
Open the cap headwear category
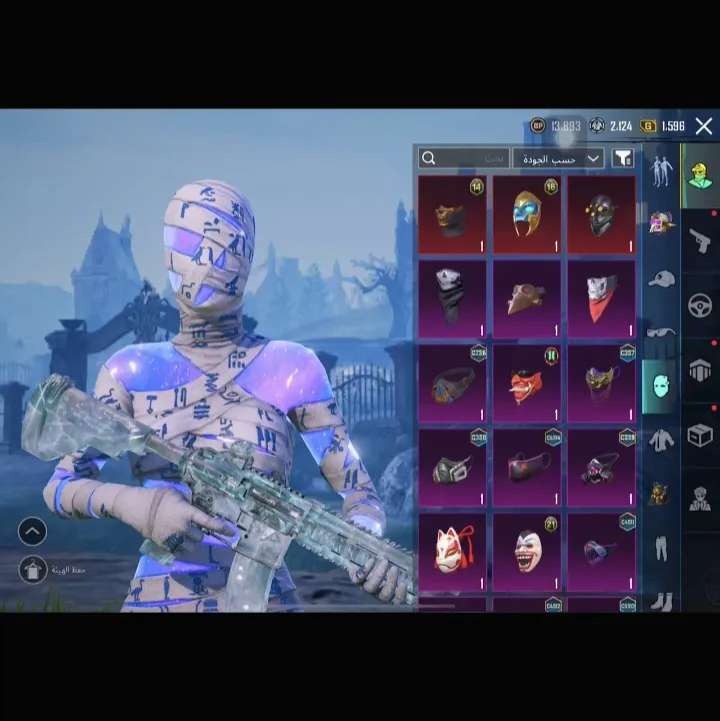(661, 279)
